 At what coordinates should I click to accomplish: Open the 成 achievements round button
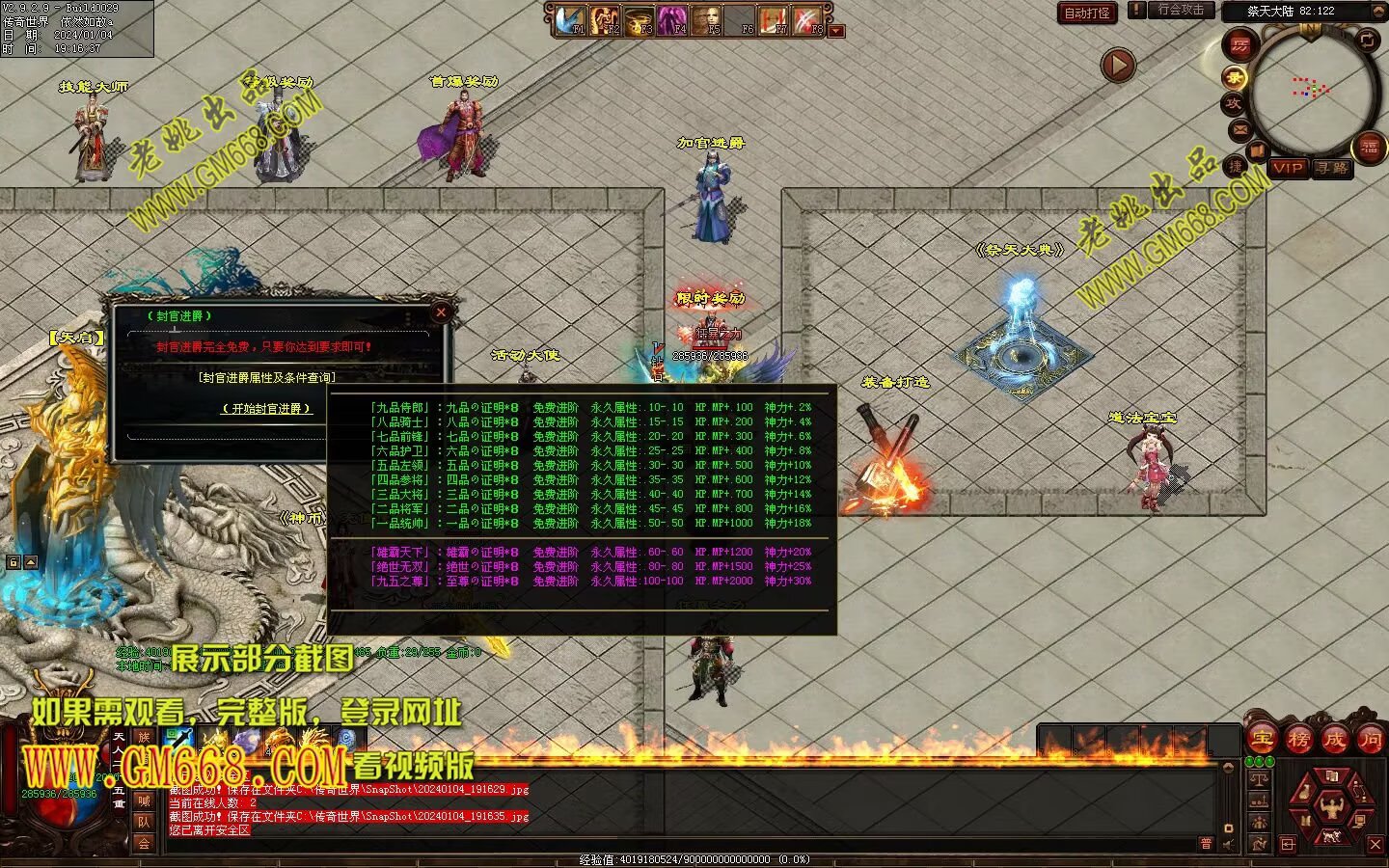(x=1334, y=740)
